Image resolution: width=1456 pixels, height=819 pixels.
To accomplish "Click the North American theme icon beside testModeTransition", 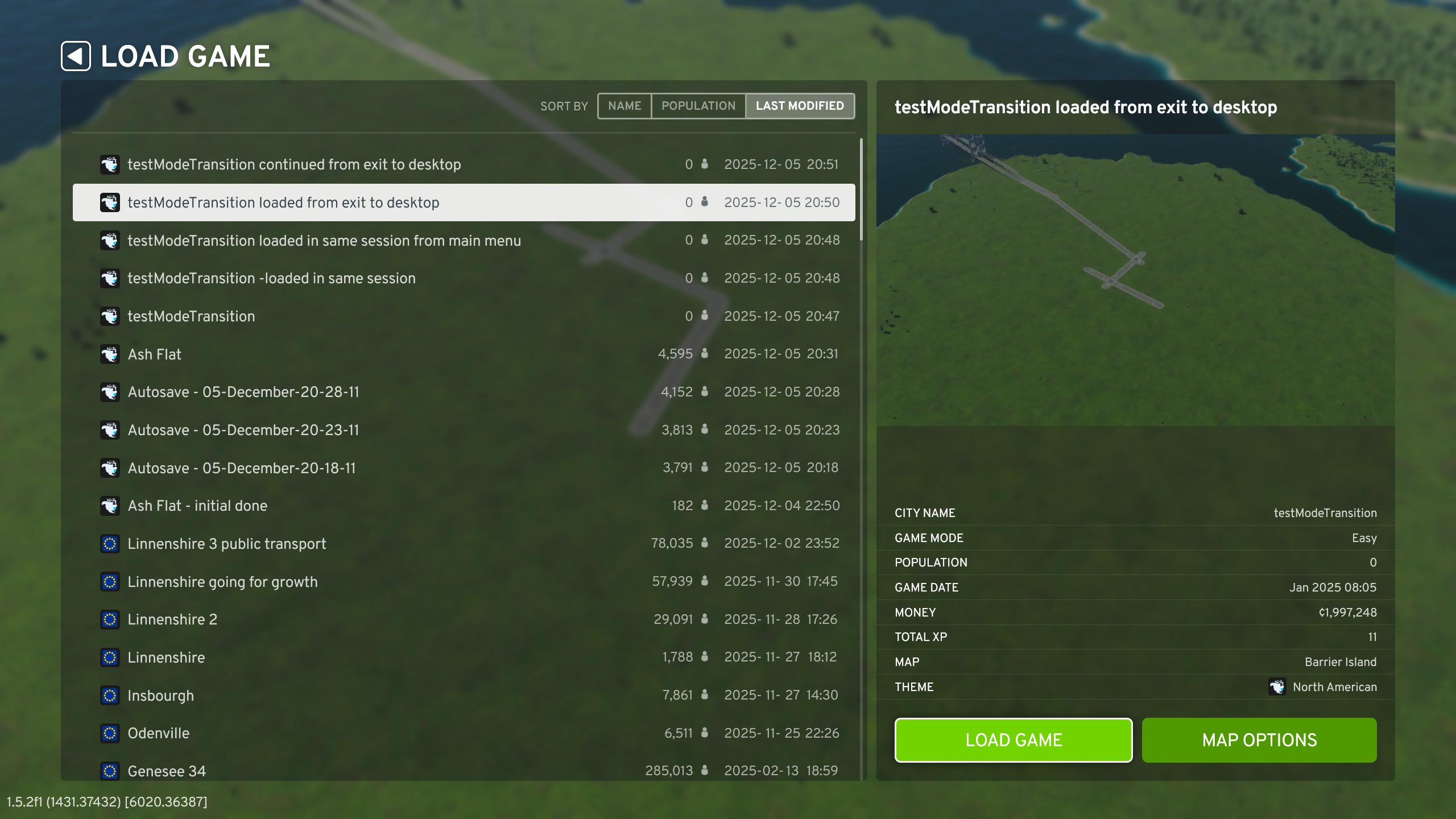I will tap(110, 316).
